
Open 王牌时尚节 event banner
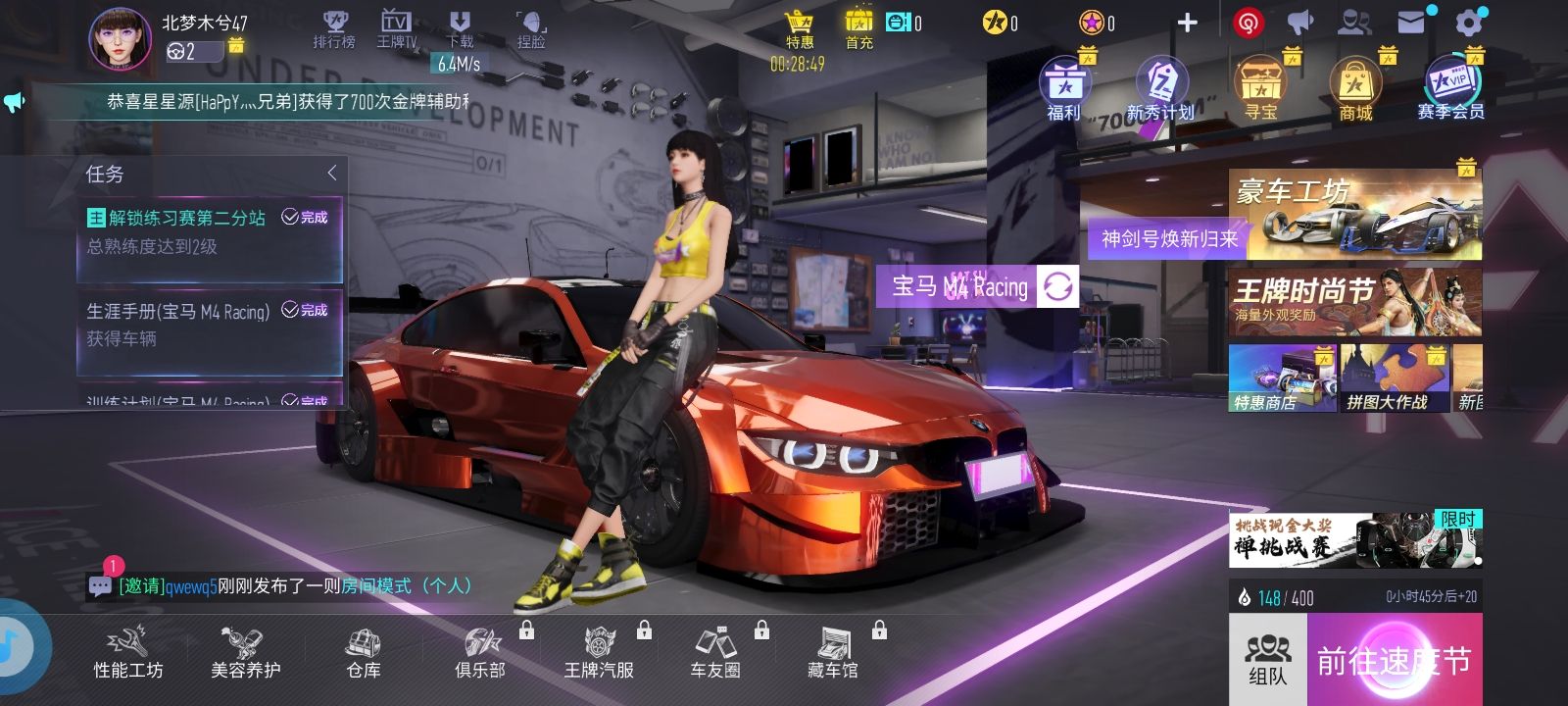click(1354, 302)
